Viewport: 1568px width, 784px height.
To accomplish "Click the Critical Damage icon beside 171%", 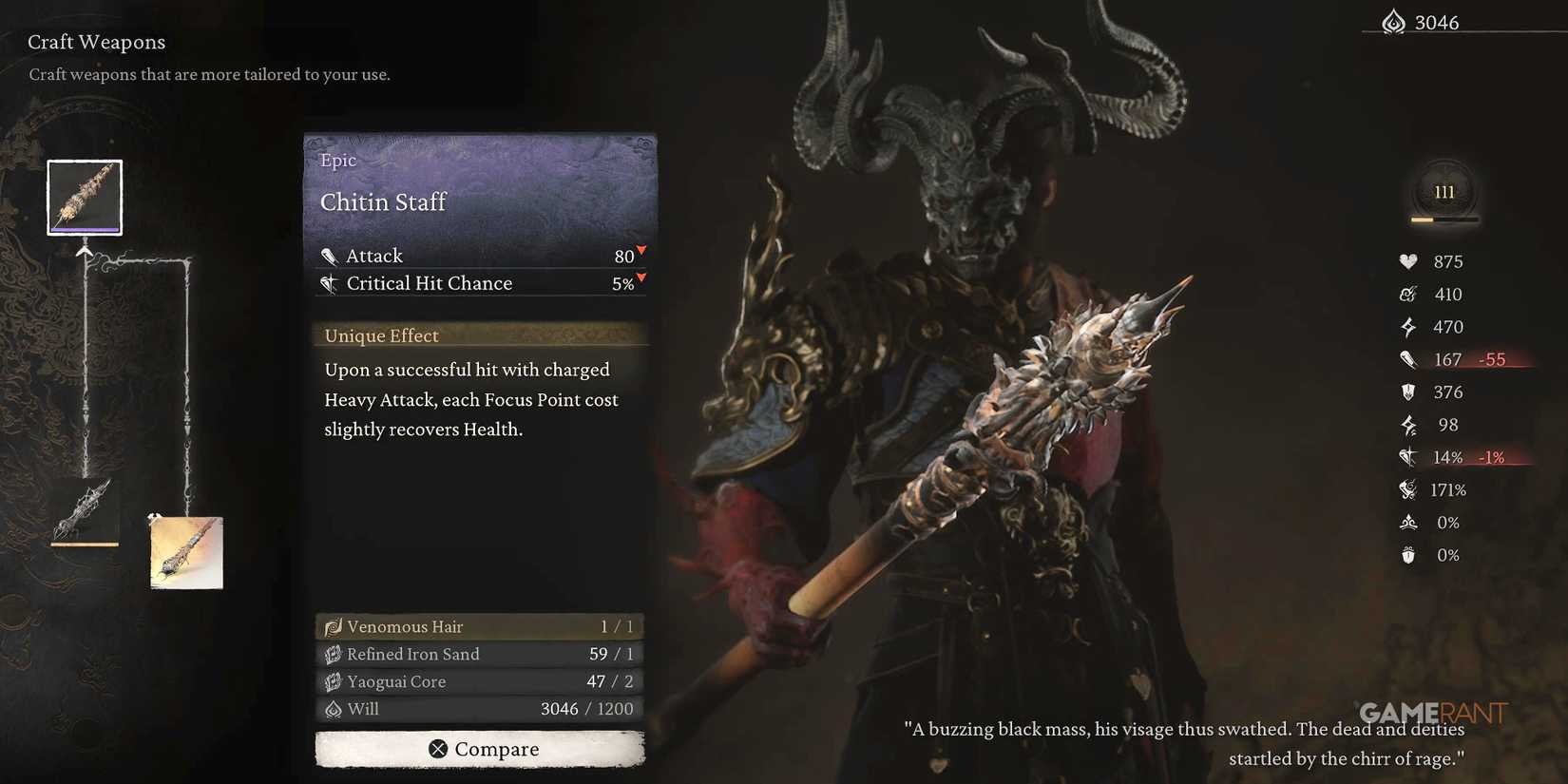I will pyautogui.click(x=1407, y=489).
